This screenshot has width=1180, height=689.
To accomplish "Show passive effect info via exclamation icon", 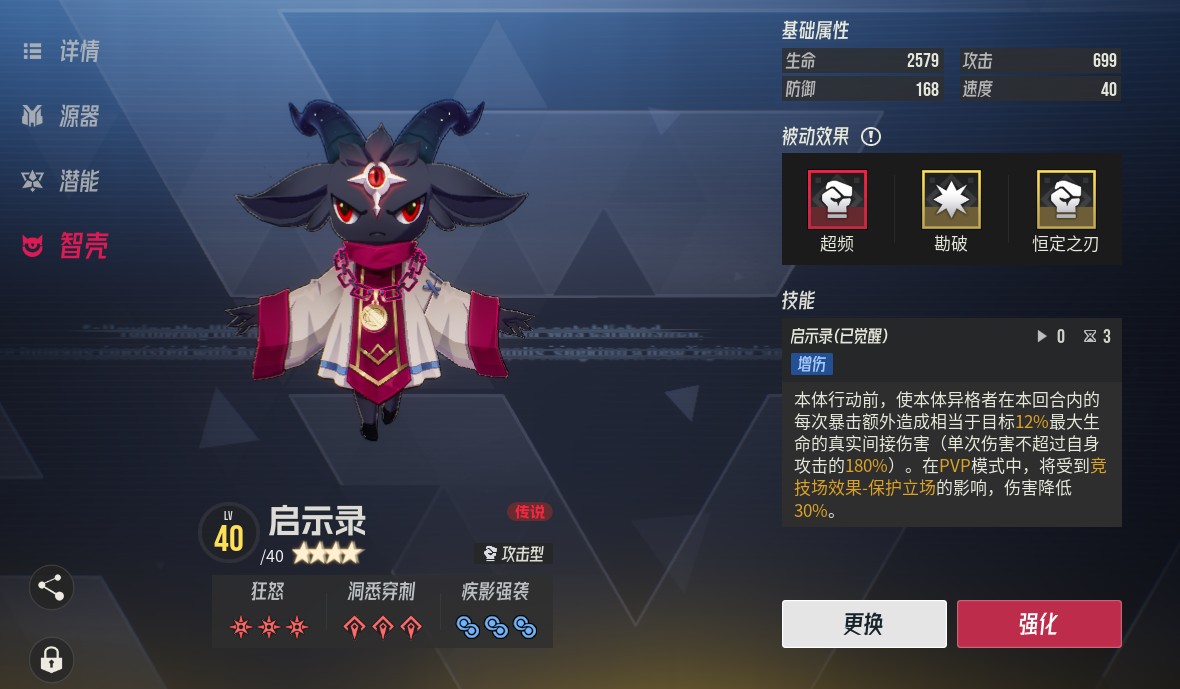I will [x=871, y=137].
